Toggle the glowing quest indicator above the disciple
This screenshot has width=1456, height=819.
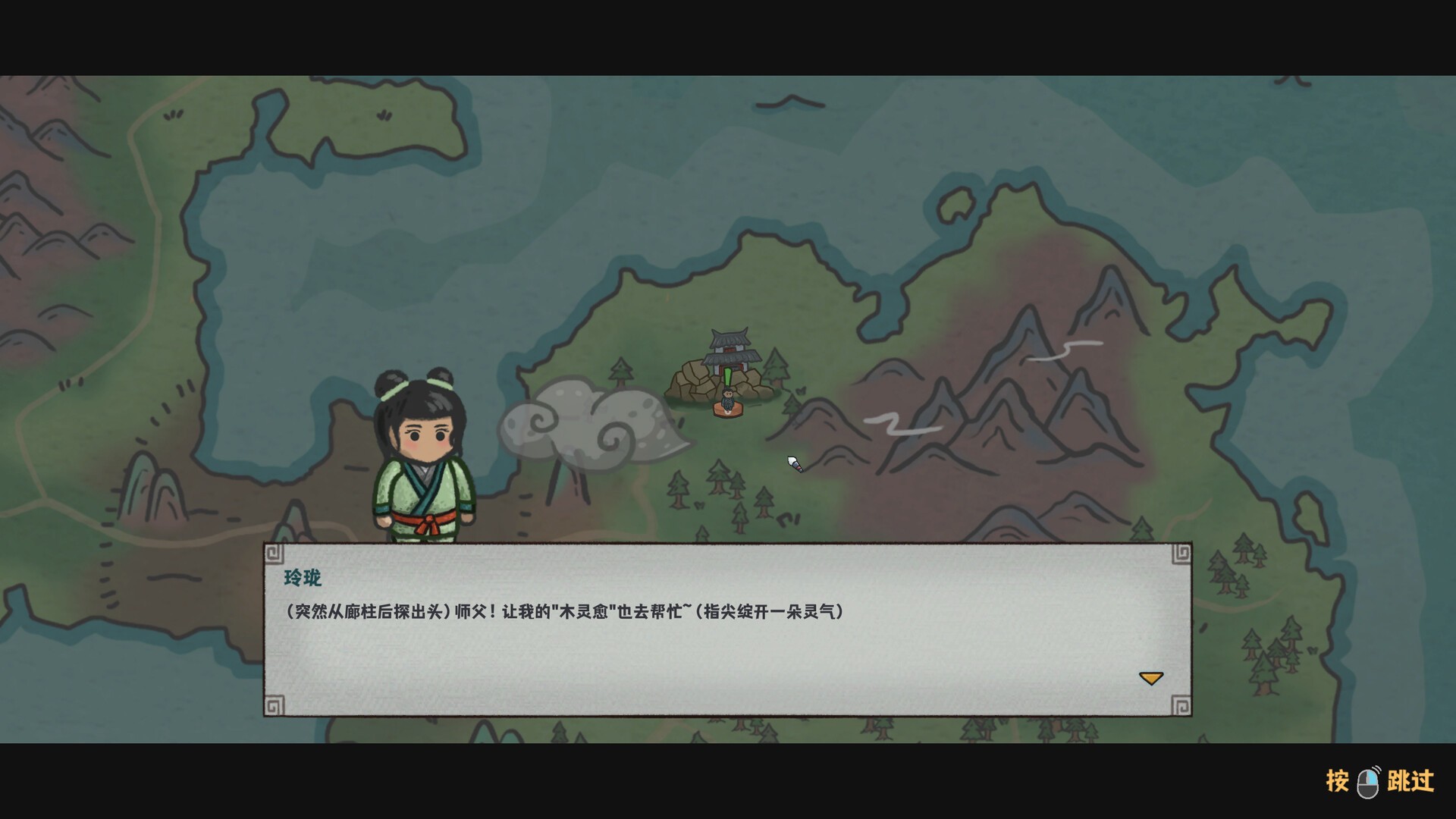pyautogui.click(x=728, y=376)
